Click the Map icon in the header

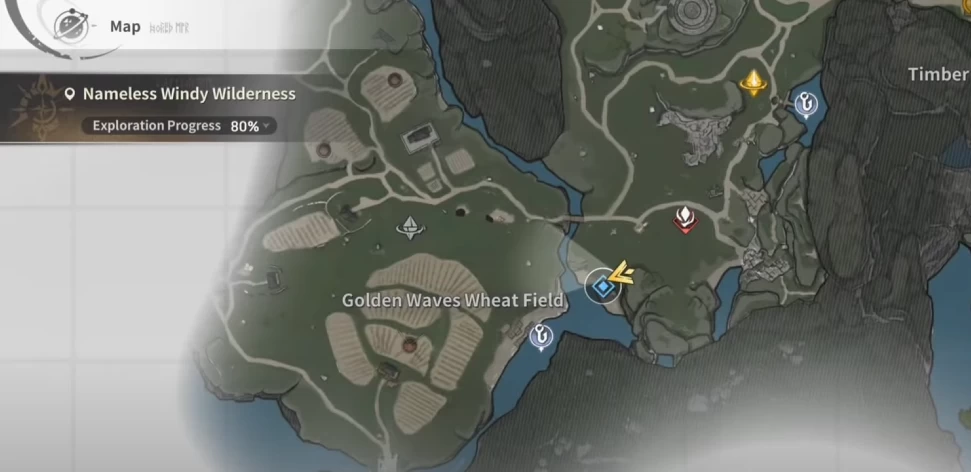(71, 24)
